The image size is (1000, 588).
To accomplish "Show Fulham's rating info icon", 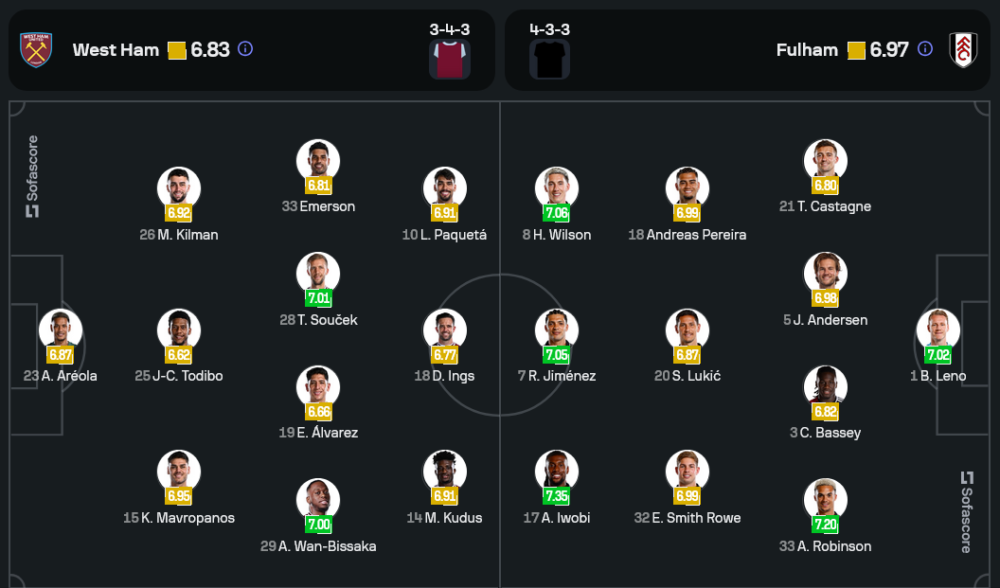I will pos(925,49).
